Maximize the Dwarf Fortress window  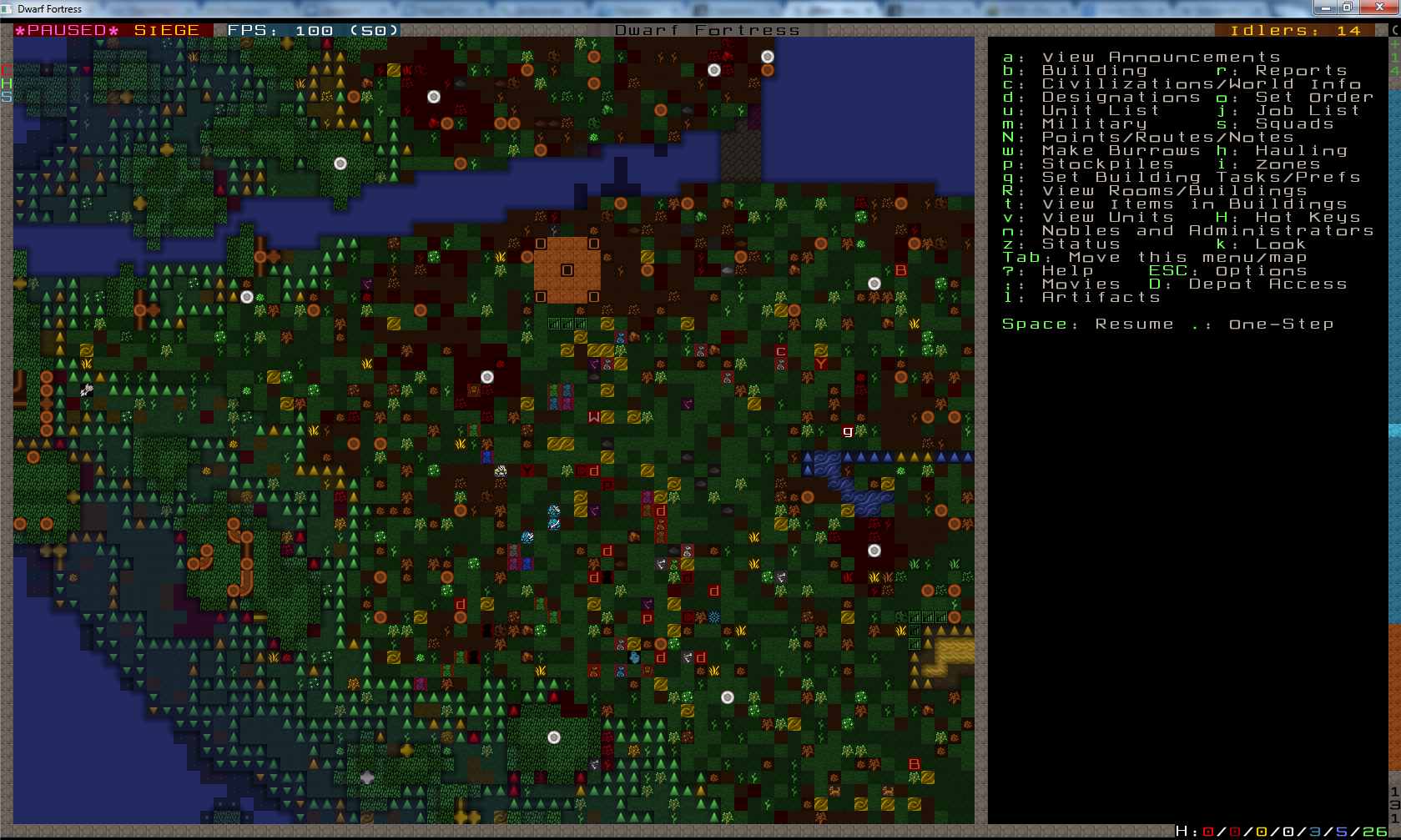click(1347, 8)
